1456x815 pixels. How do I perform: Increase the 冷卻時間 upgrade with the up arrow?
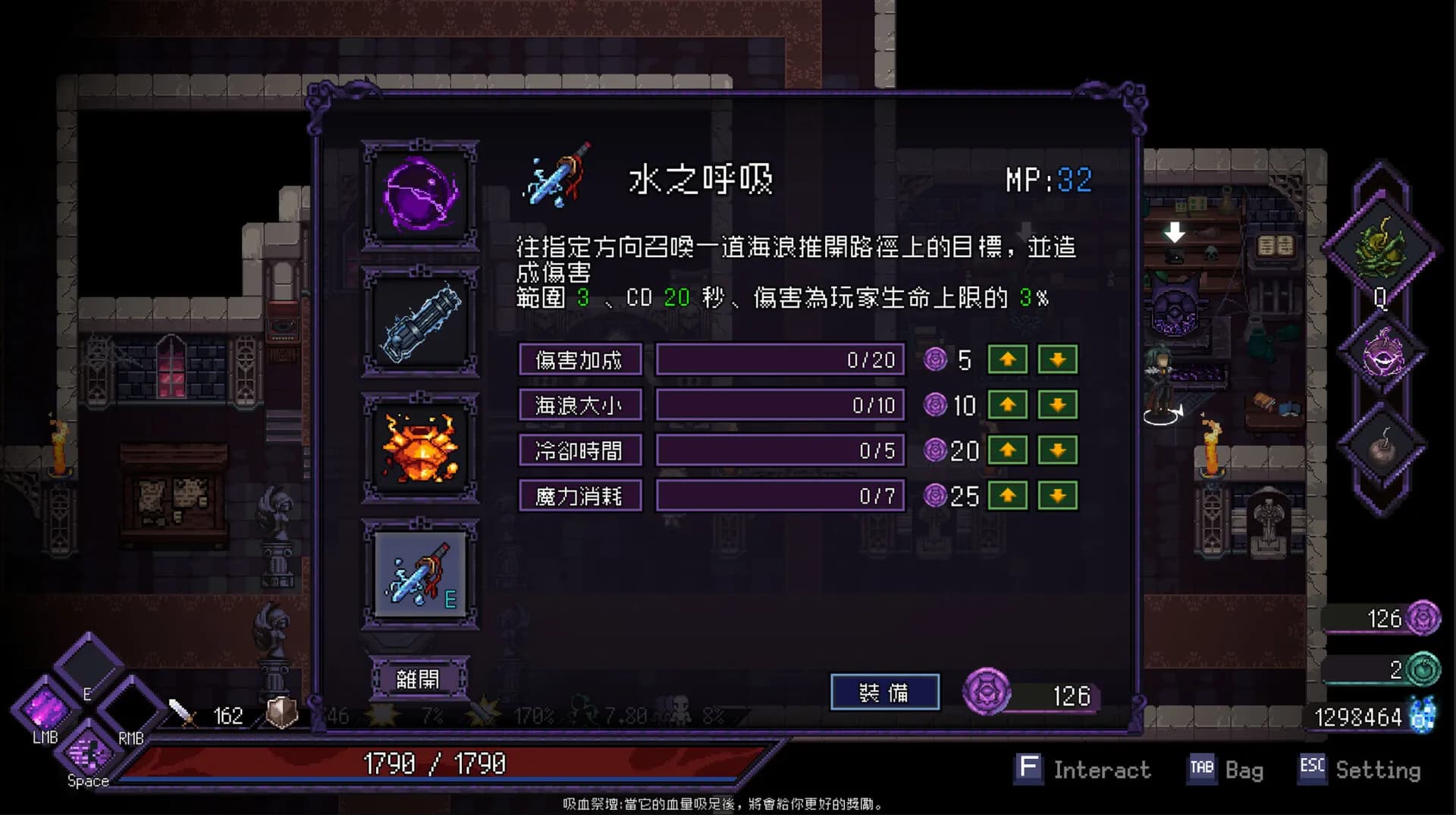click(1009, 451)
